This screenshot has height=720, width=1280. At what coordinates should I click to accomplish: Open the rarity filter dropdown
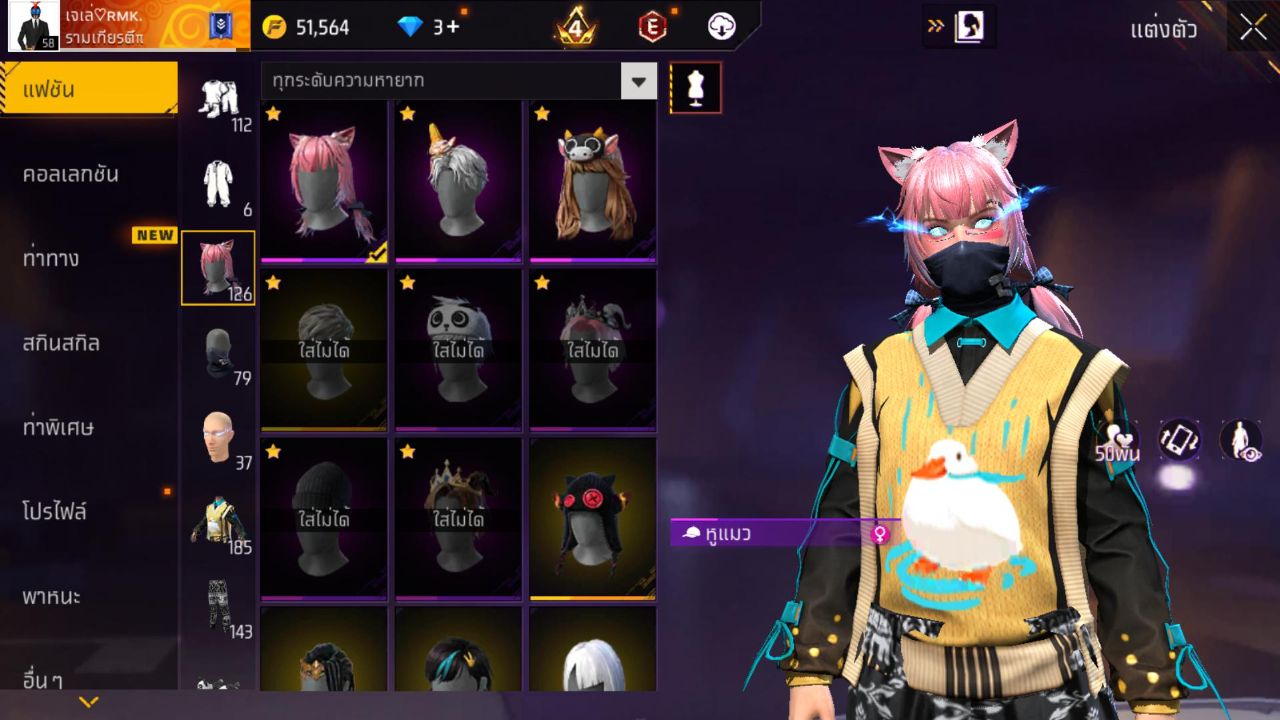pos(638,81)
